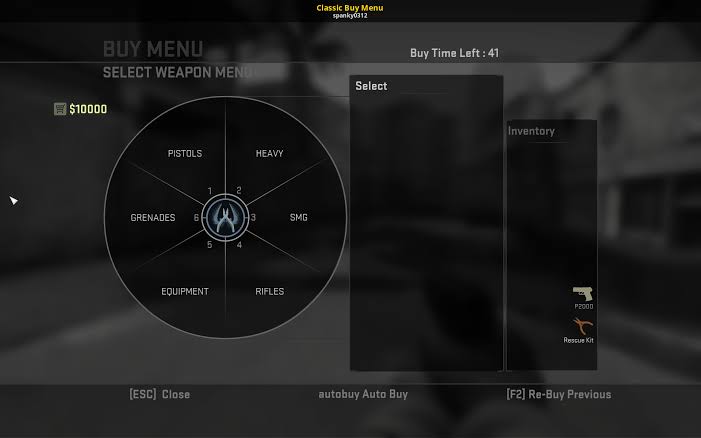Select the Rescue Kit inventory item
The image size is (701, 438).
pos(579,329)
